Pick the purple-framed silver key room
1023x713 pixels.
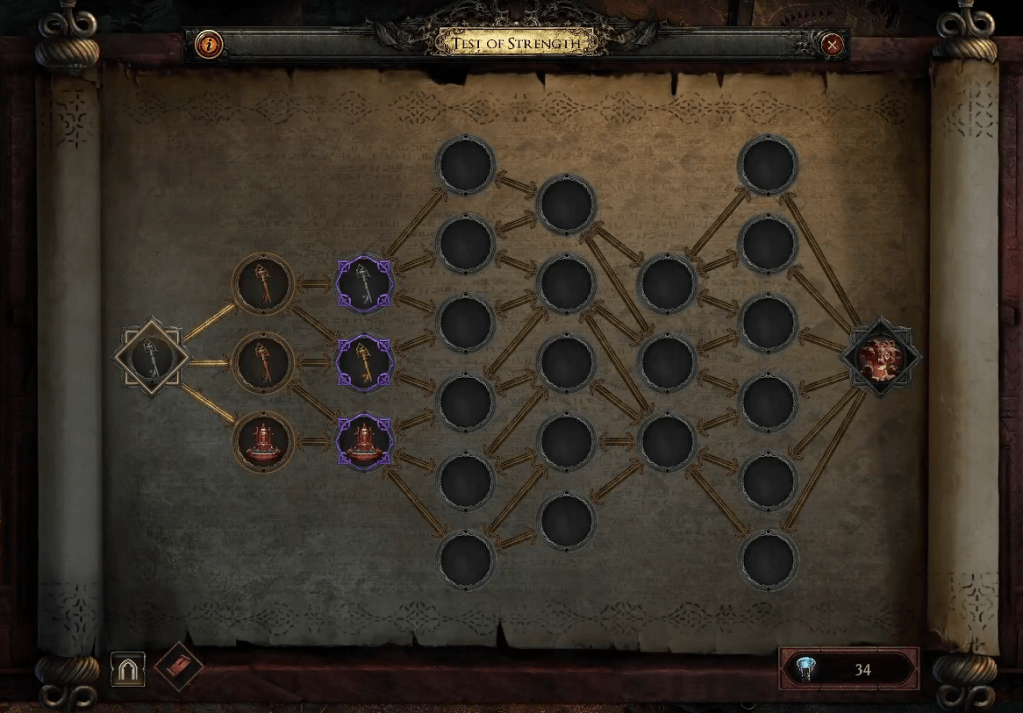[364, 284]
